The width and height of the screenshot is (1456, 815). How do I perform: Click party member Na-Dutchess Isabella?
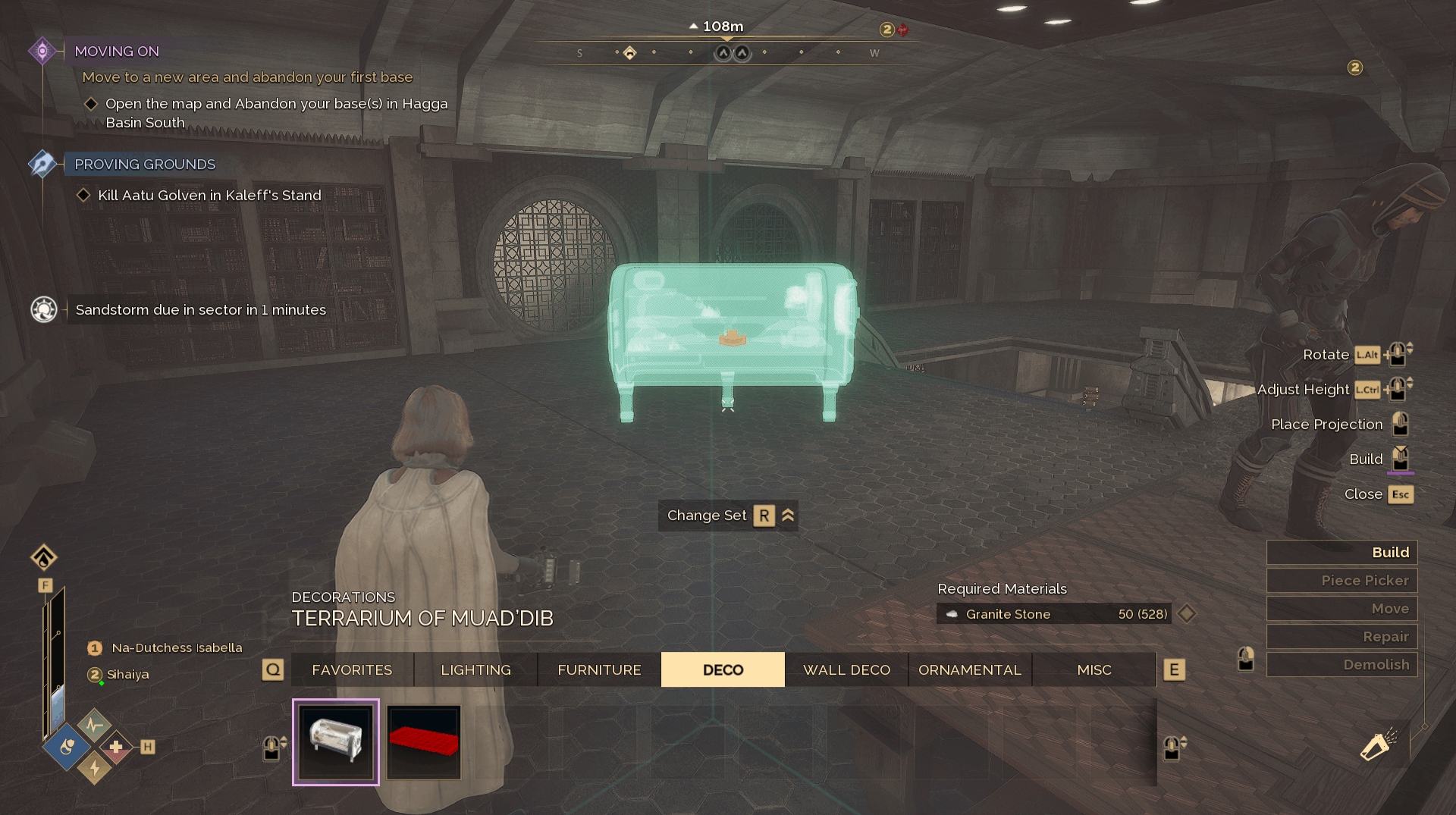pyautogui.click(x=177, y=648)
